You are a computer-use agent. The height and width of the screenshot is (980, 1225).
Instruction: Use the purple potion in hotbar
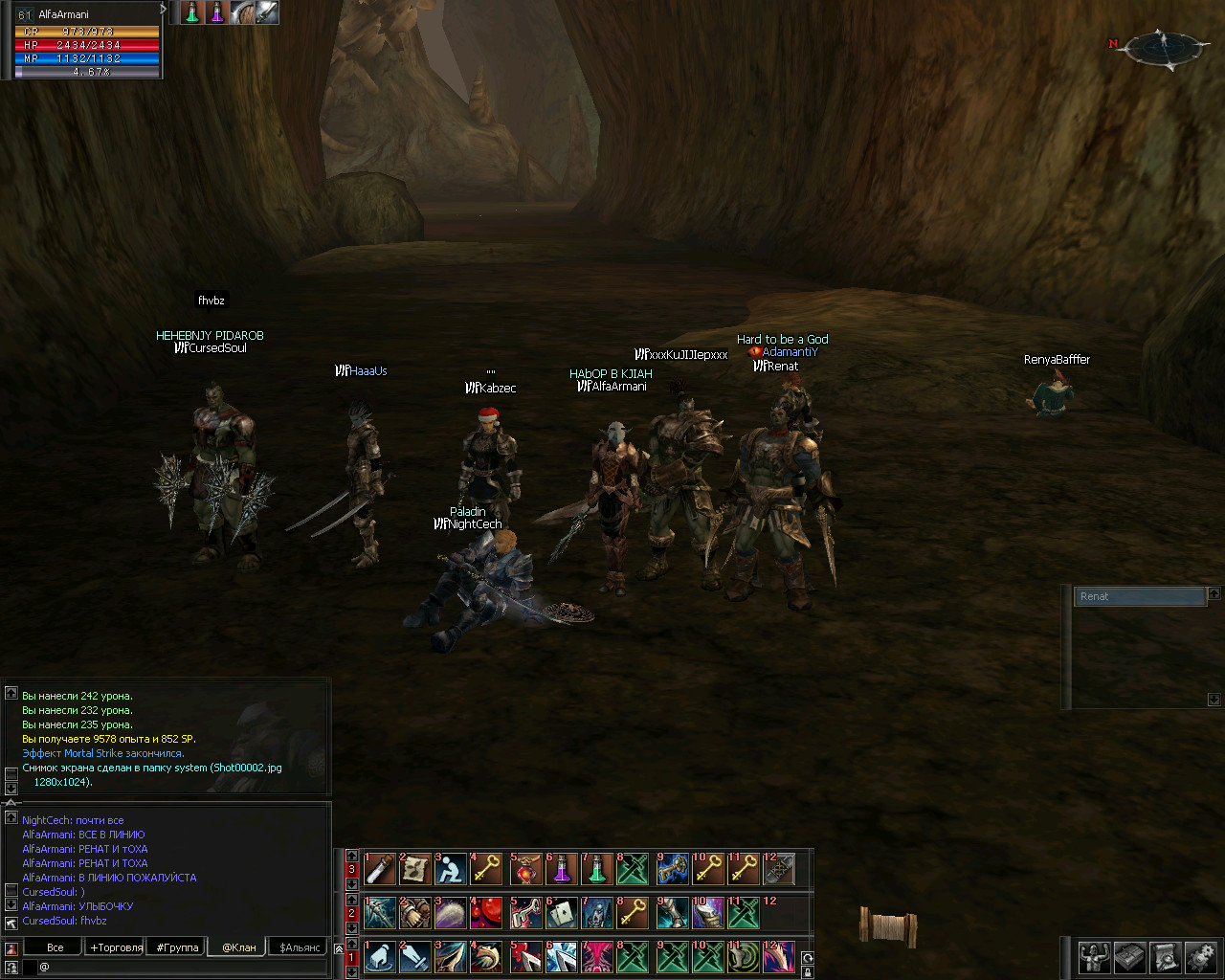(561, 869)
